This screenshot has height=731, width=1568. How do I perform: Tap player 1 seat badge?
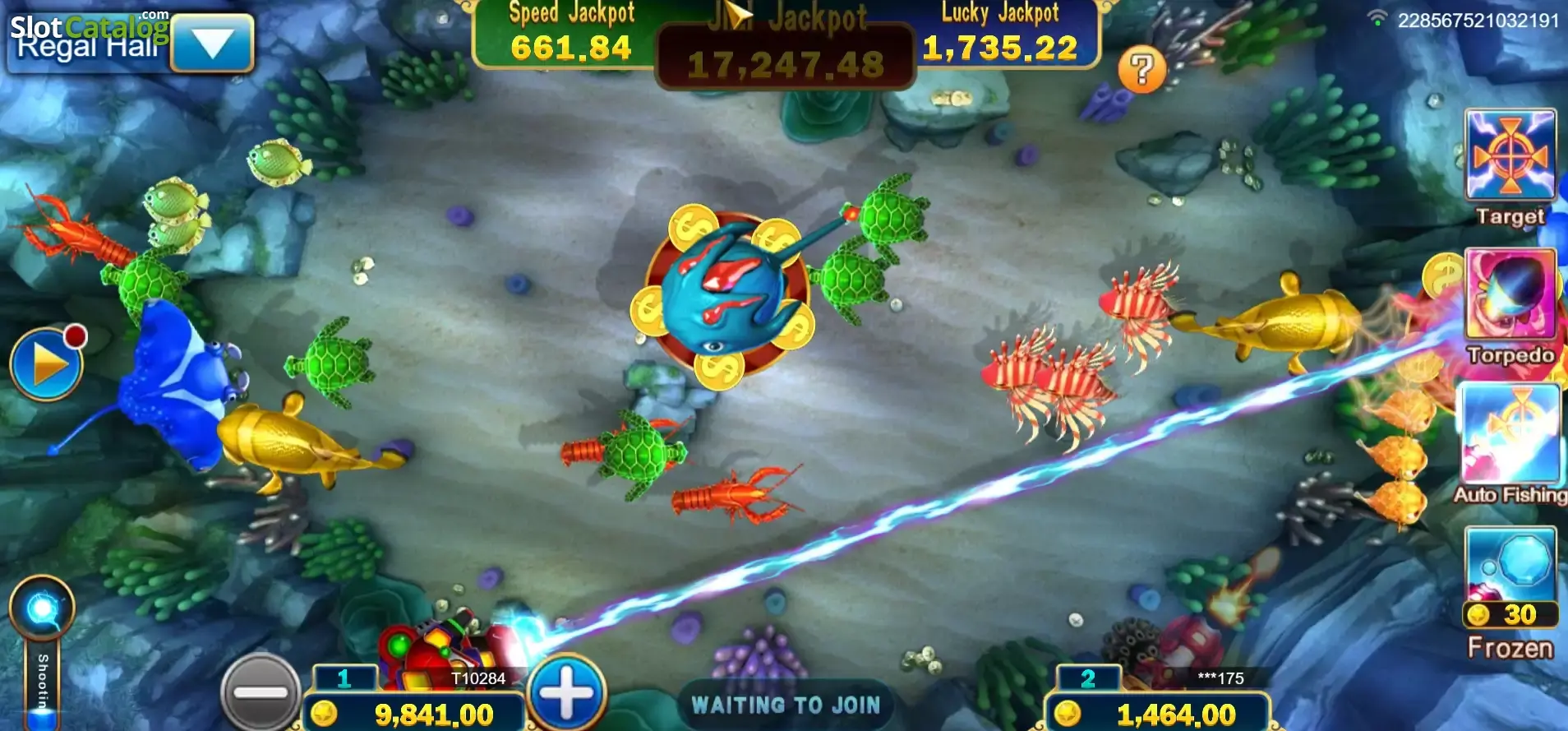(346, 679)
